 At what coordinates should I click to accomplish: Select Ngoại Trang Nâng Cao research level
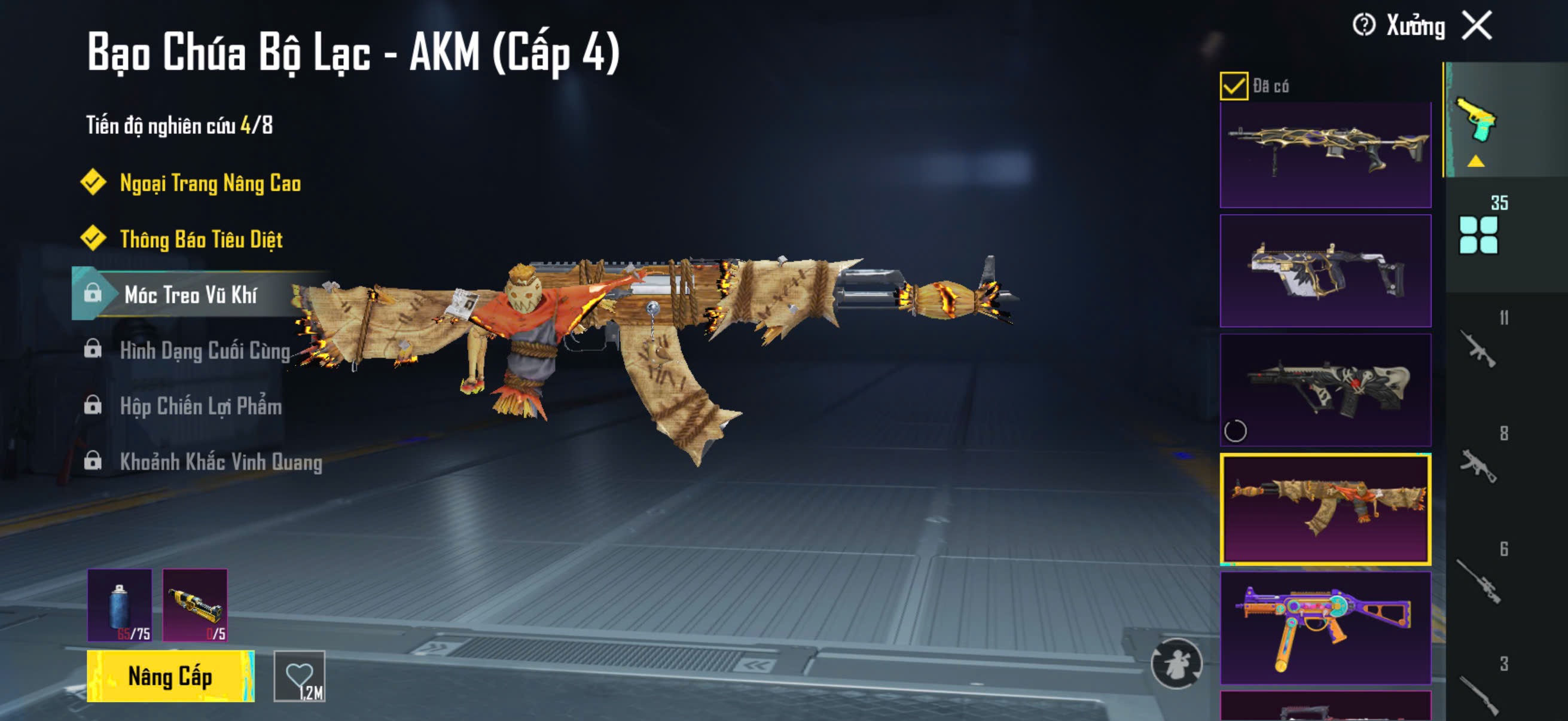(x=210, y=183)
